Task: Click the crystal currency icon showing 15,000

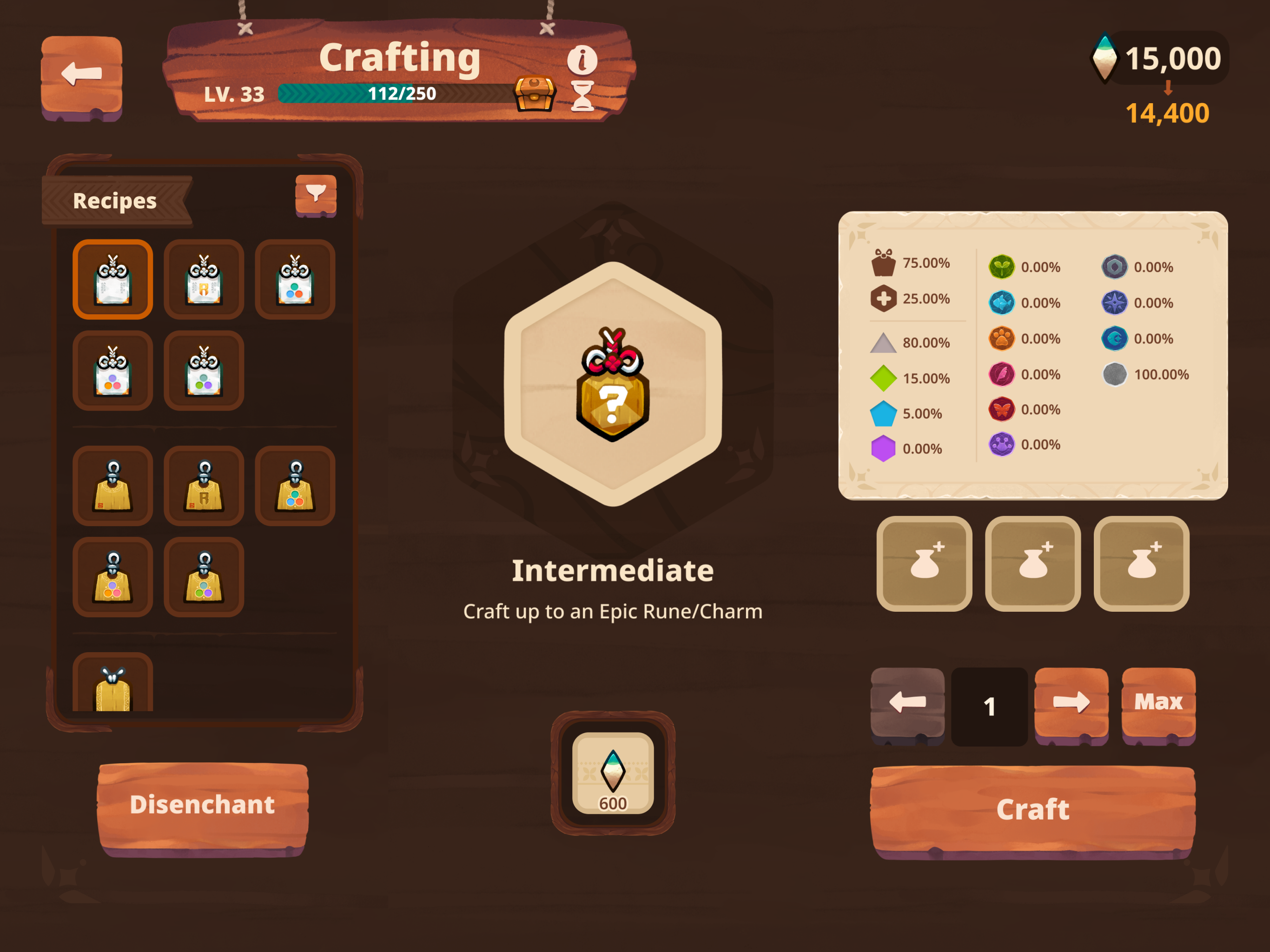Action: click(1106, 58)
